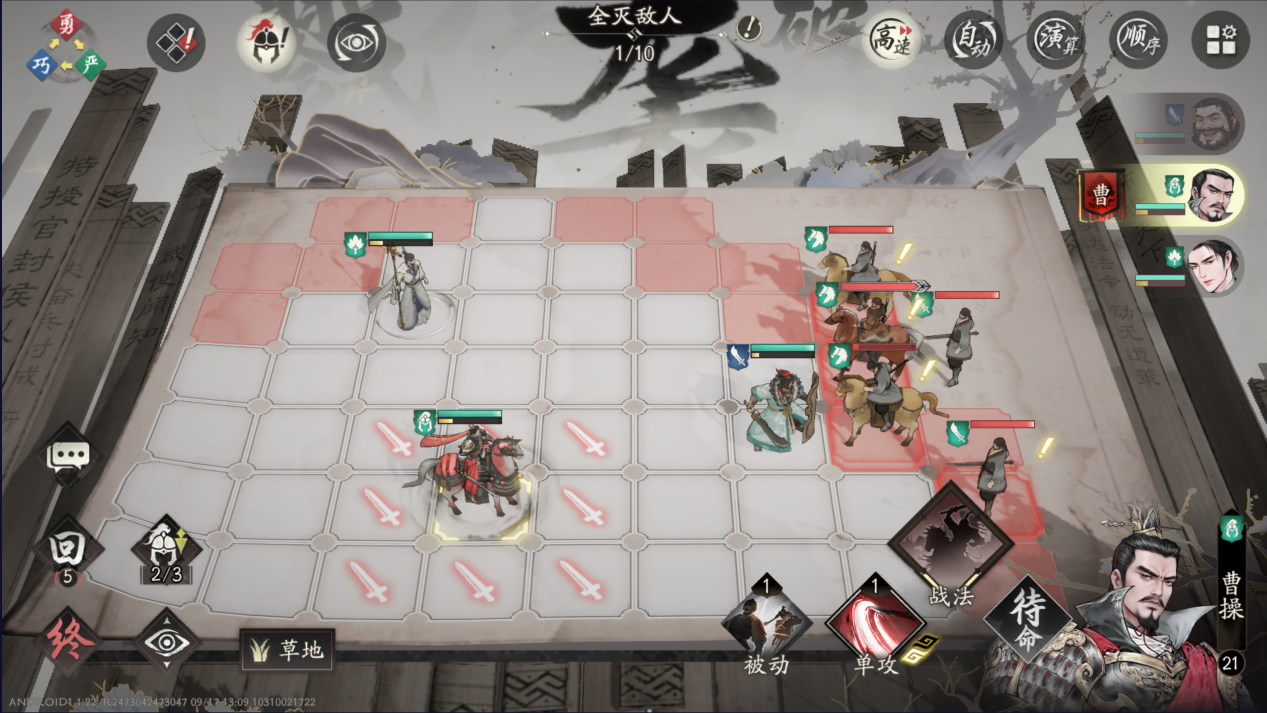Select the young general portrait
This screenshot has width=1267, height=713.
click(x=1213, y=267)
